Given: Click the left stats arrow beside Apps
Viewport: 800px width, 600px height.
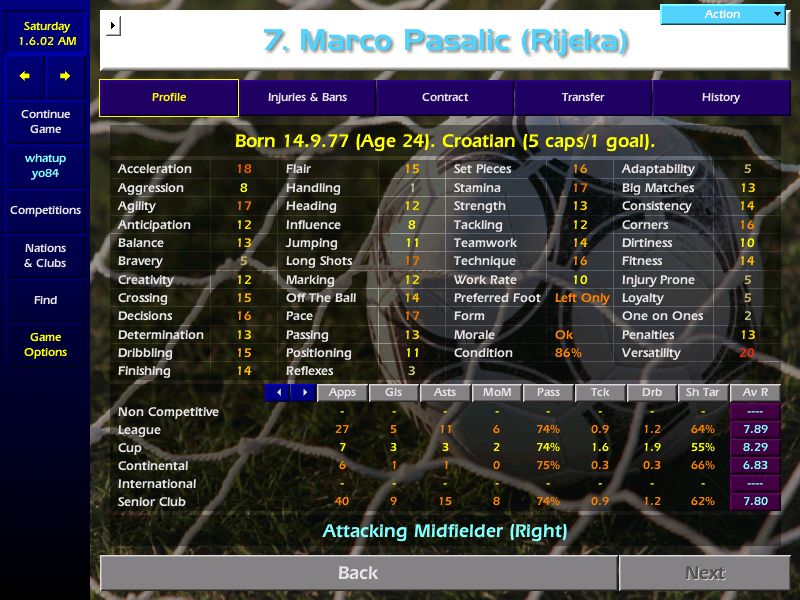Looking at the screenshot, I should tap(277, 393).
